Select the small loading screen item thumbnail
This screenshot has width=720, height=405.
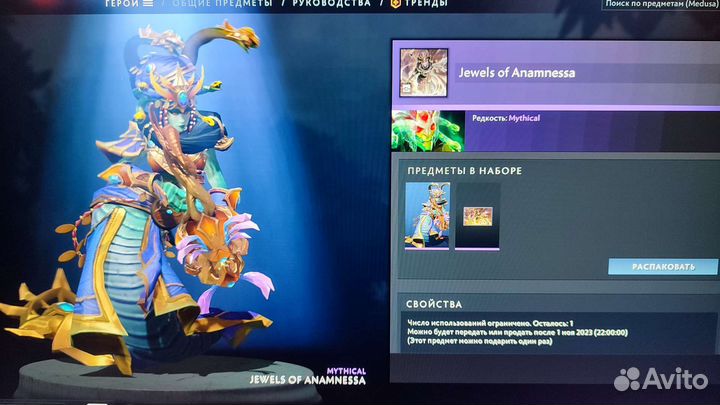click(478, 215)
